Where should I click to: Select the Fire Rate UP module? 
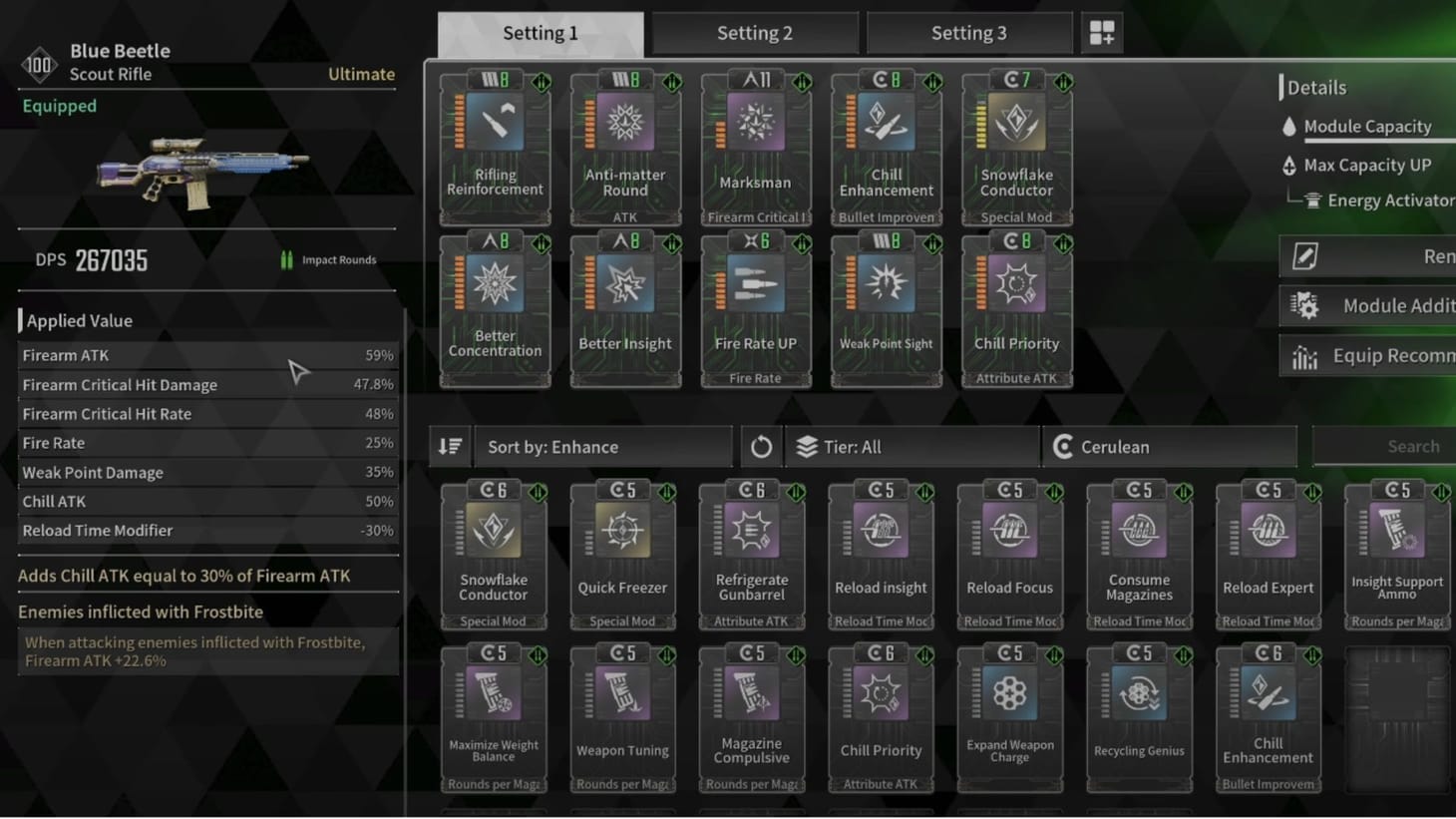756,307
